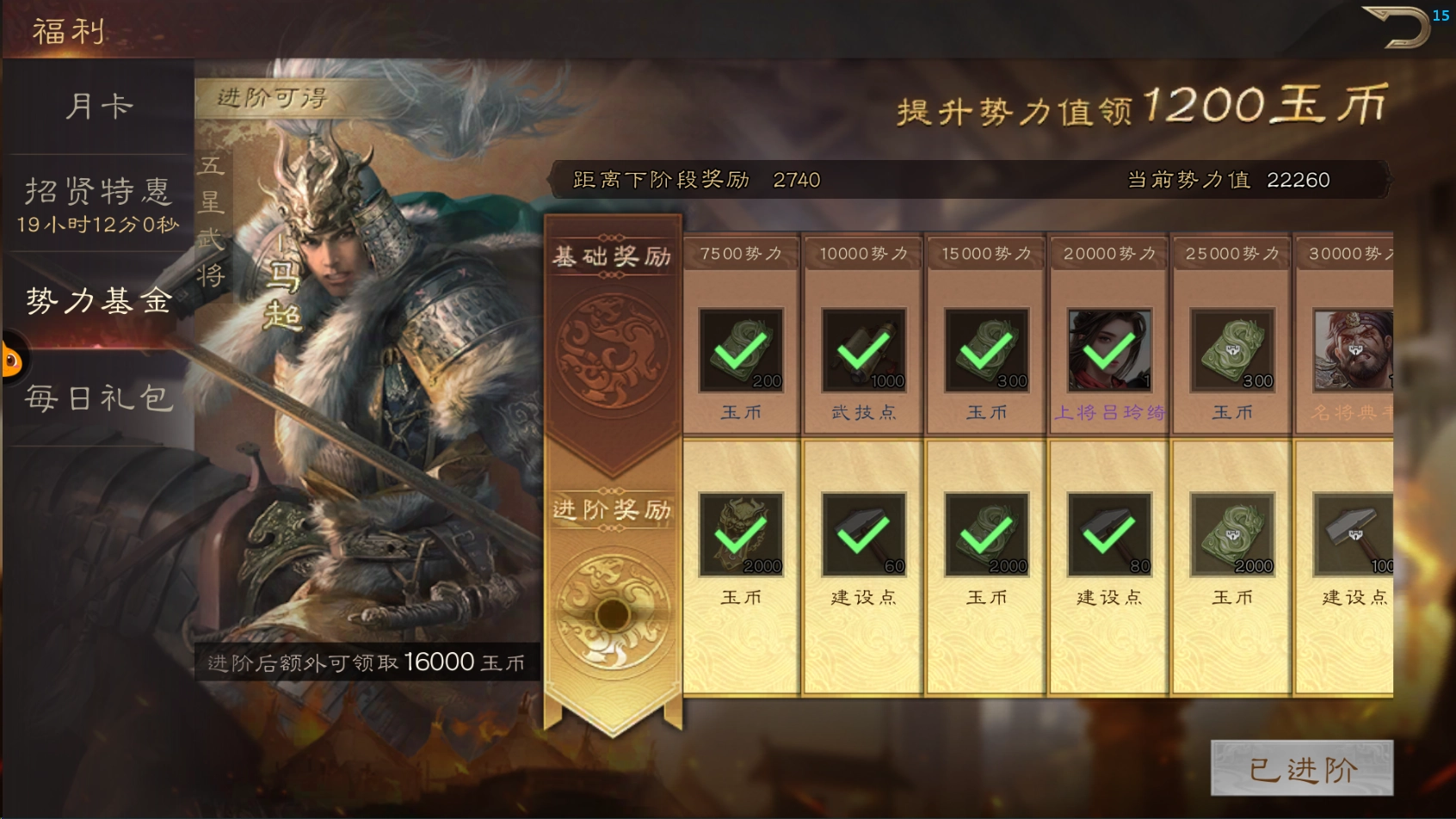Toggle the green check on 10000势力 建设点 reward

click(x=861, y=532)
